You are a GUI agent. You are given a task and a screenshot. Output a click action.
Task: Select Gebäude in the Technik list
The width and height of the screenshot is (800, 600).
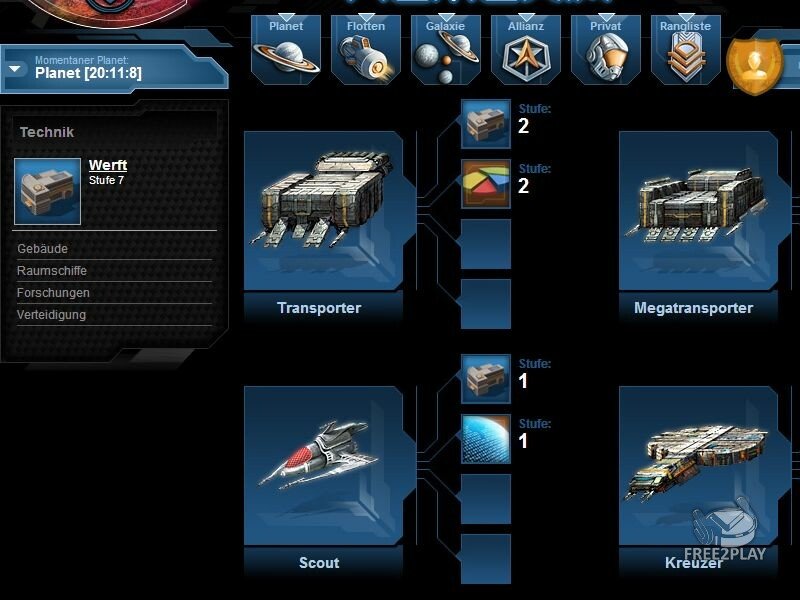[43, 249]
